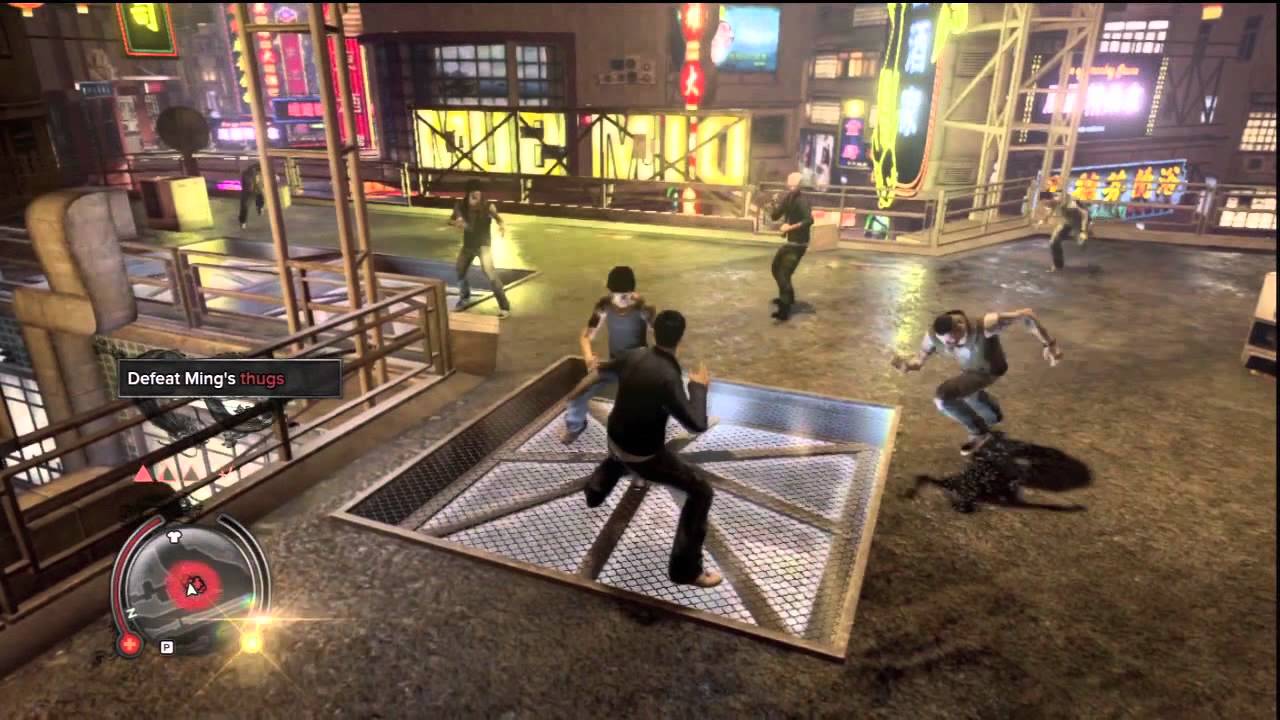This screenshot has height=720, width=1280.
Task: Select the P parking icon near the minimap
Action: click(x=167, y=648)
